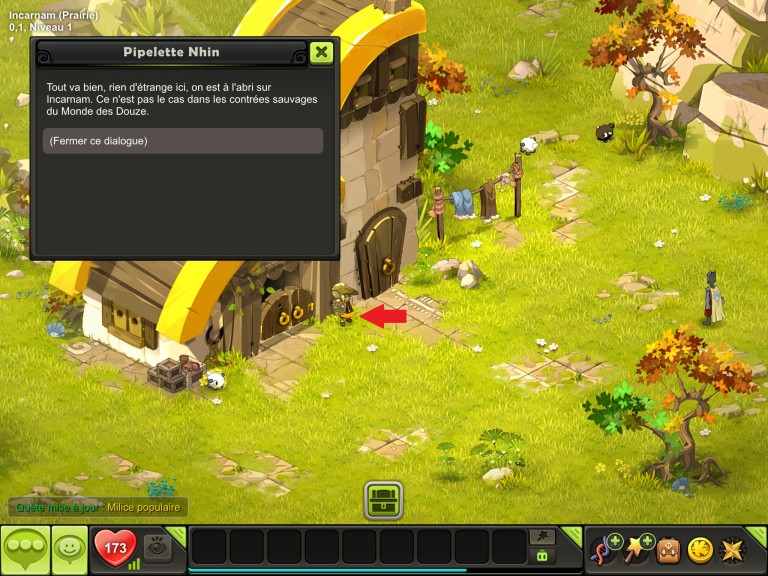Open the characteristics icon with plus
This screenshot has width=768, height=576.
pyautogui.click(x=606, y=549)
